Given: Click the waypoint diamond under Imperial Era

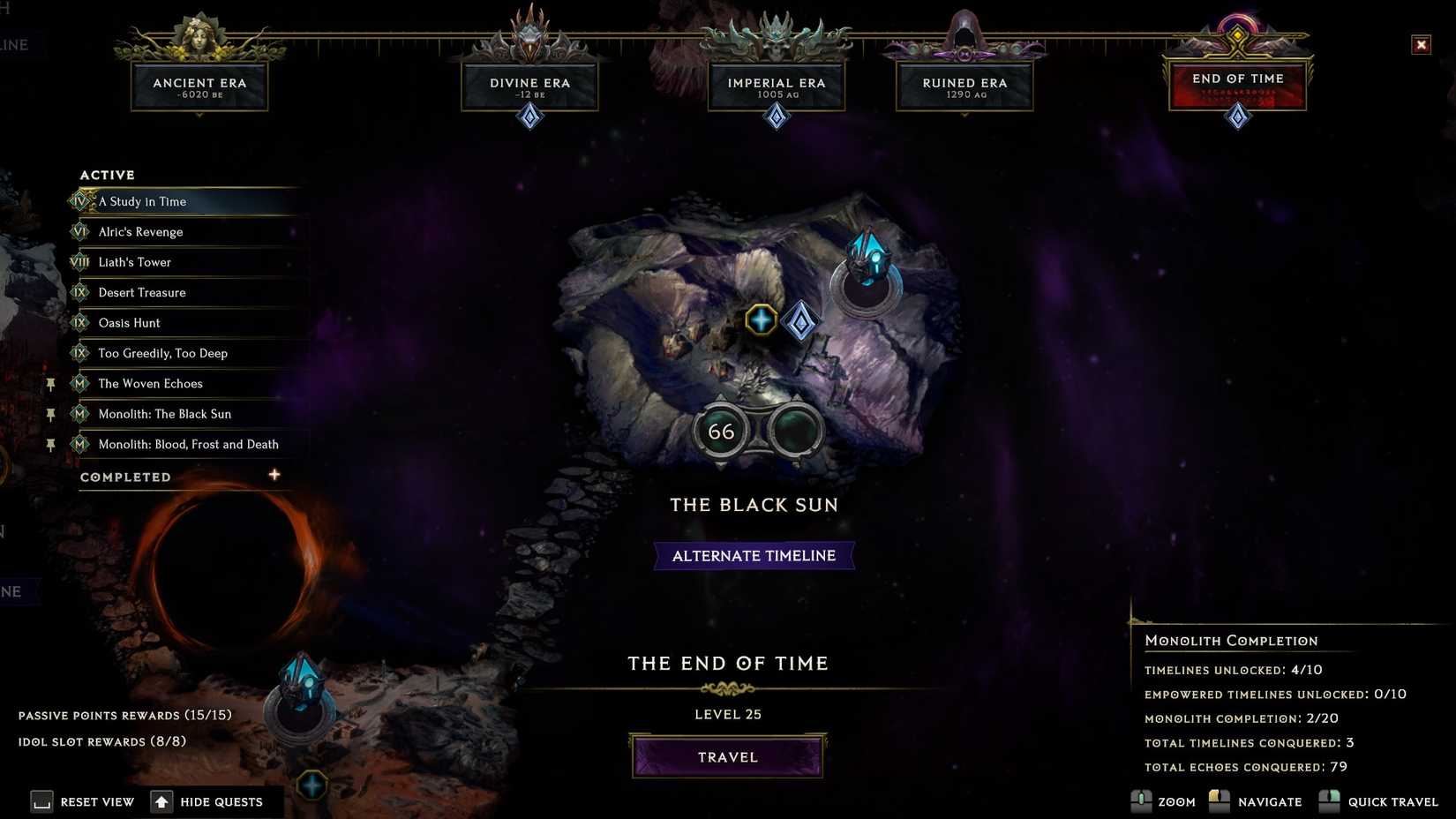Looking at the screenshot, I should click(x=776, y=116).
